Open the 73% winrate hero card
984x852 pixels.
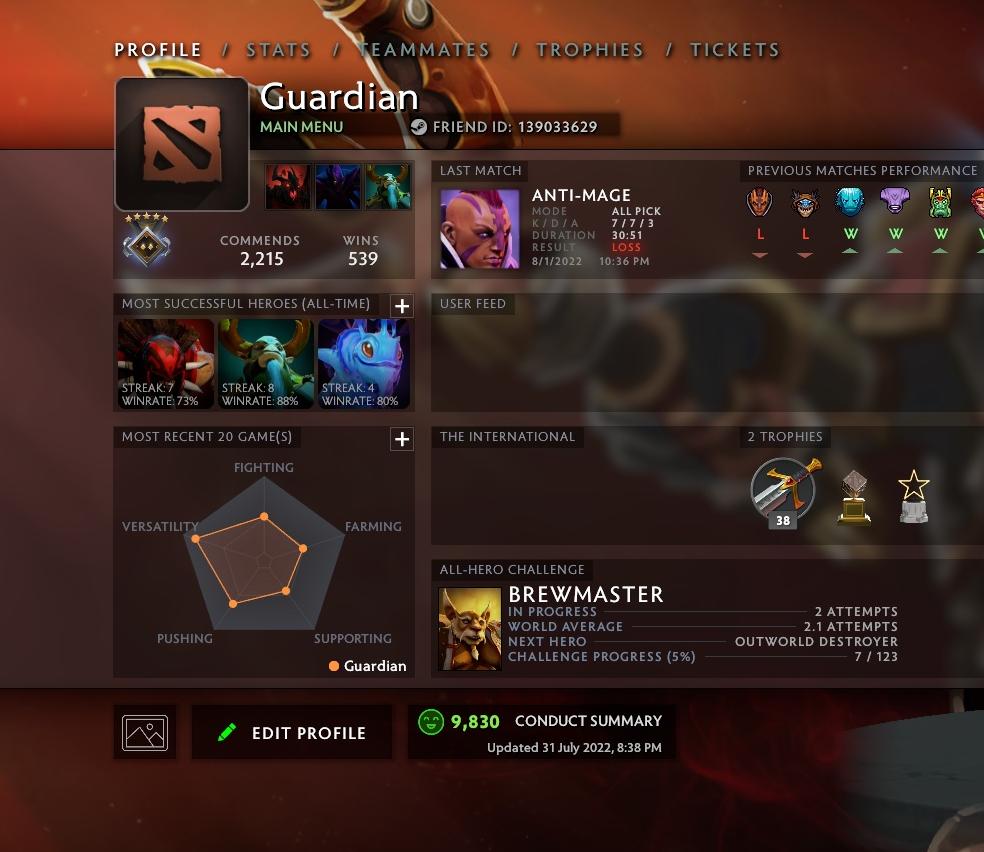pyautogui.click(x=166, y=363)
